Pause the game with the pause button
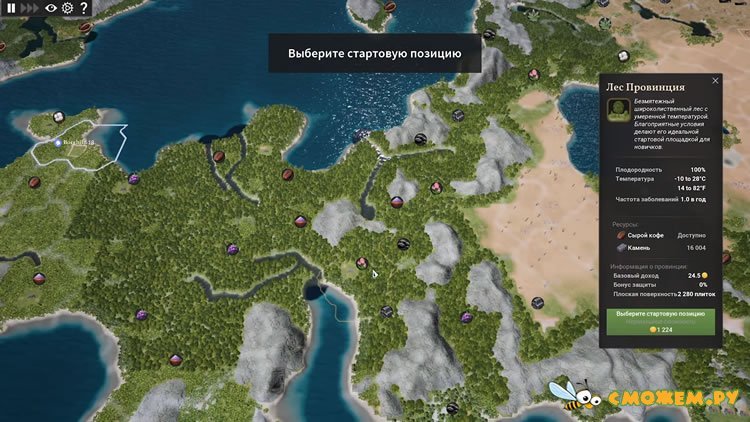 pyautogui.click(x=11, y=8)
